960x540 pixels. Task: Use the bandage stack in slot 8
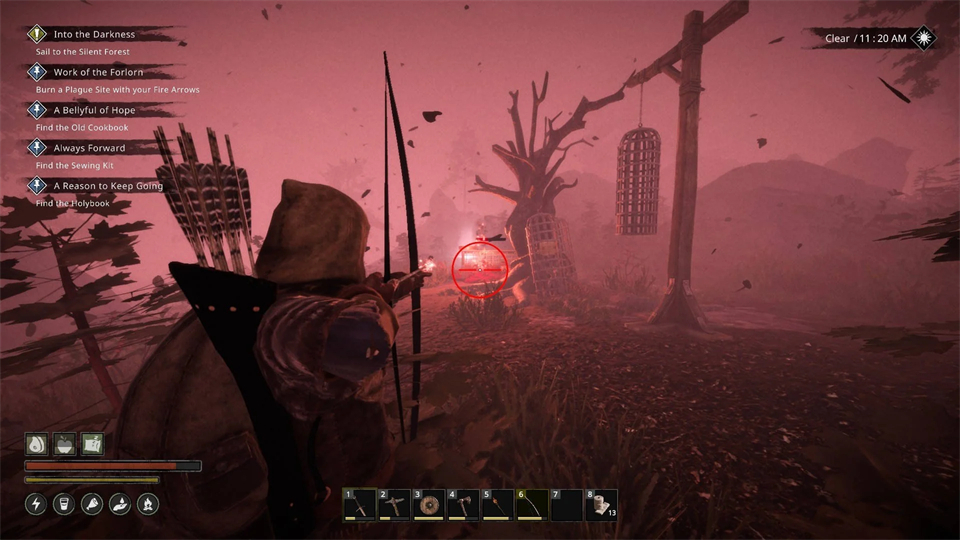tap(601, 505)
